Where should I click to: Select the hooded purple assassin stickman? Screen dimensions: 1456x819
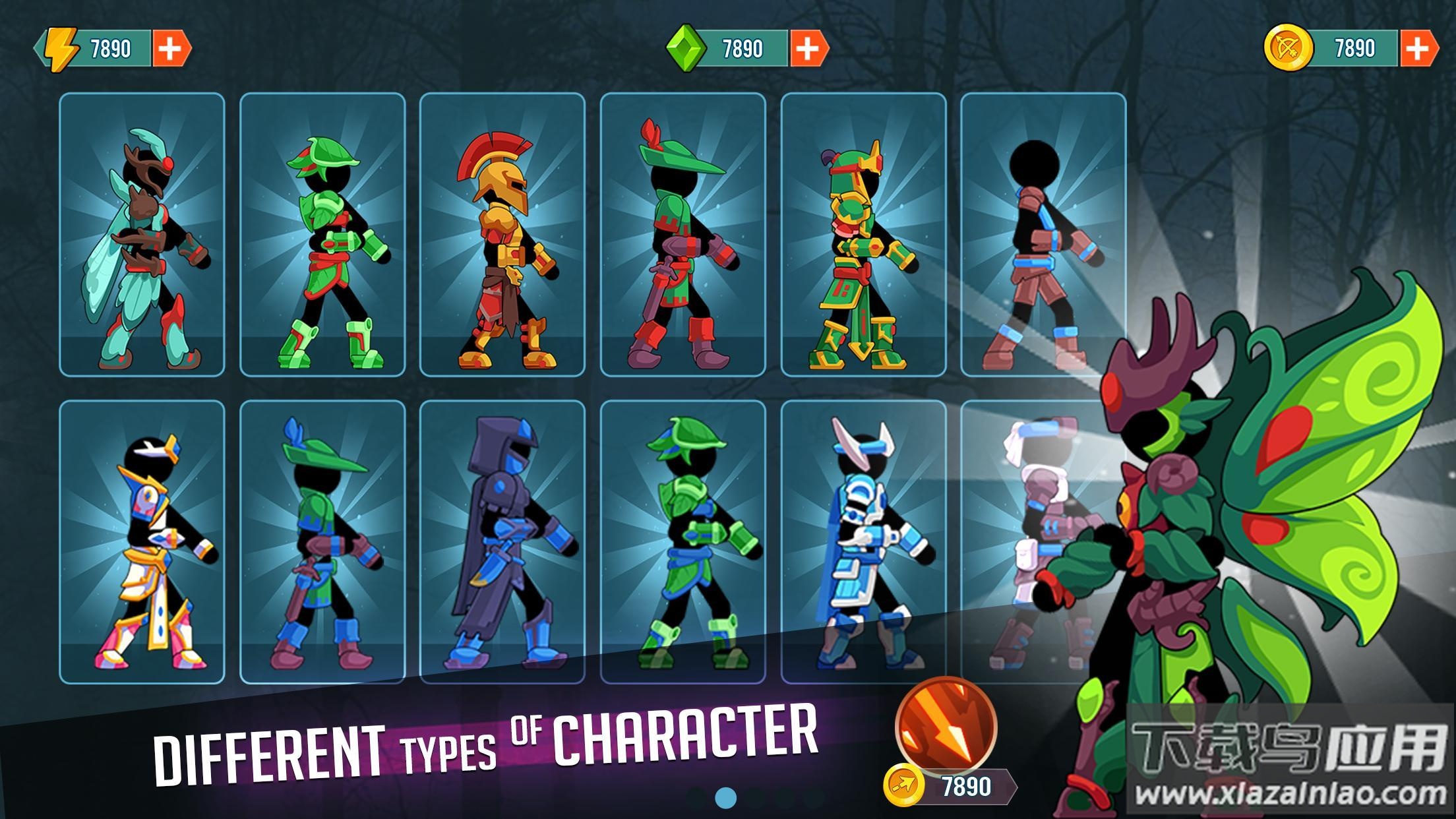tap(502, 542)
